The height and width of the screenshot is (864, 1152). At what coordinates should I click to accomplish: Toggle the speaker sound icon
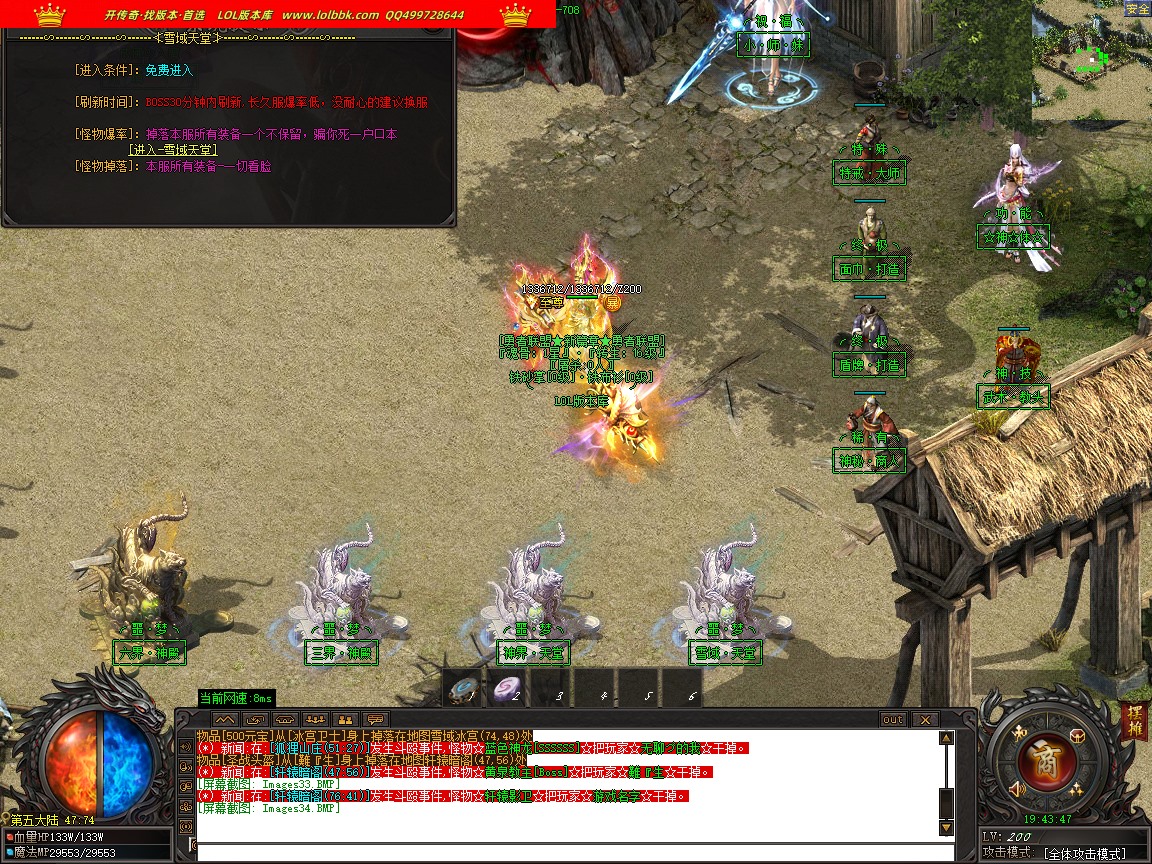point(1018,791)
